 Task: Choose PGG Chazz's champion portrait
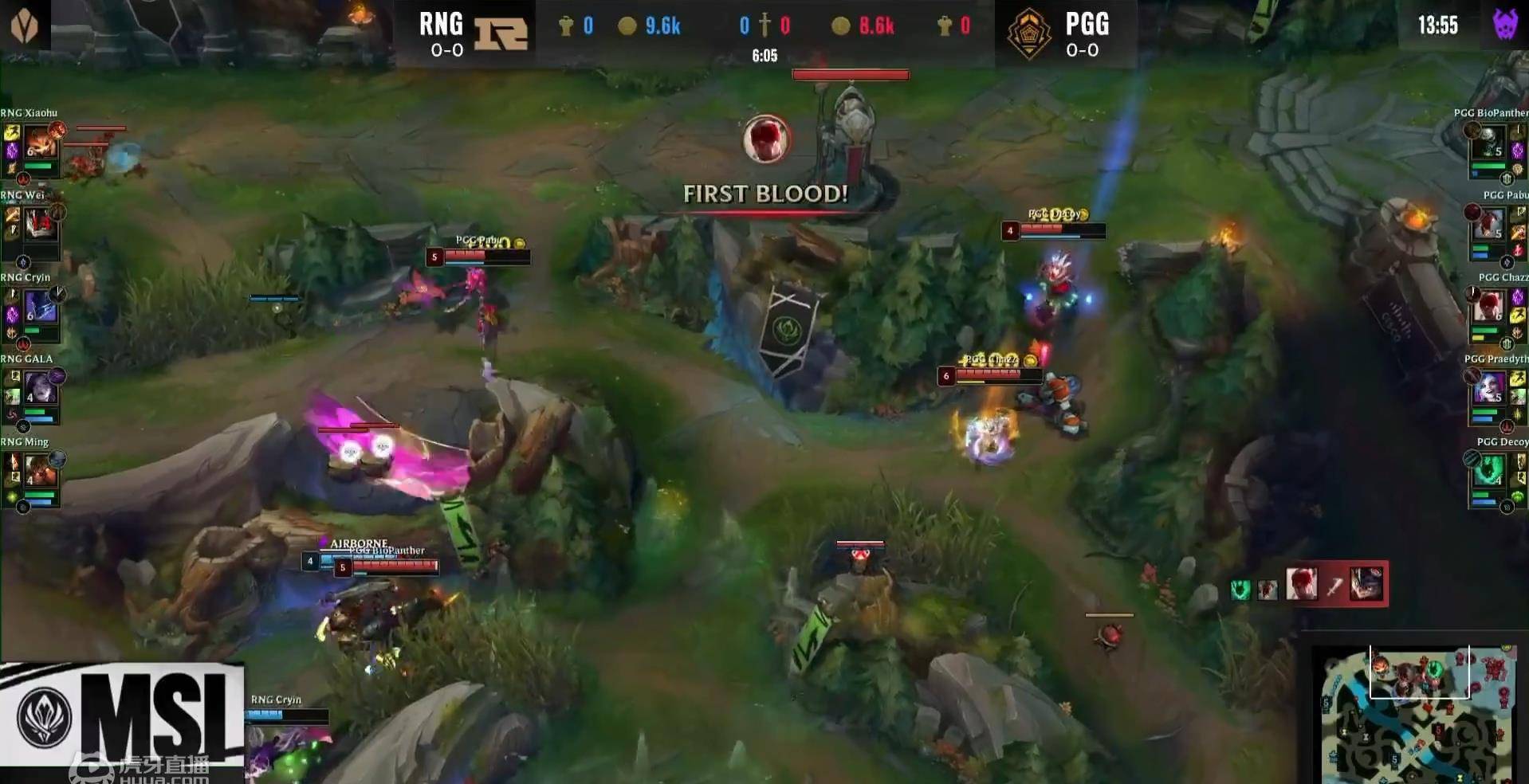click(x=1488, y=308)
